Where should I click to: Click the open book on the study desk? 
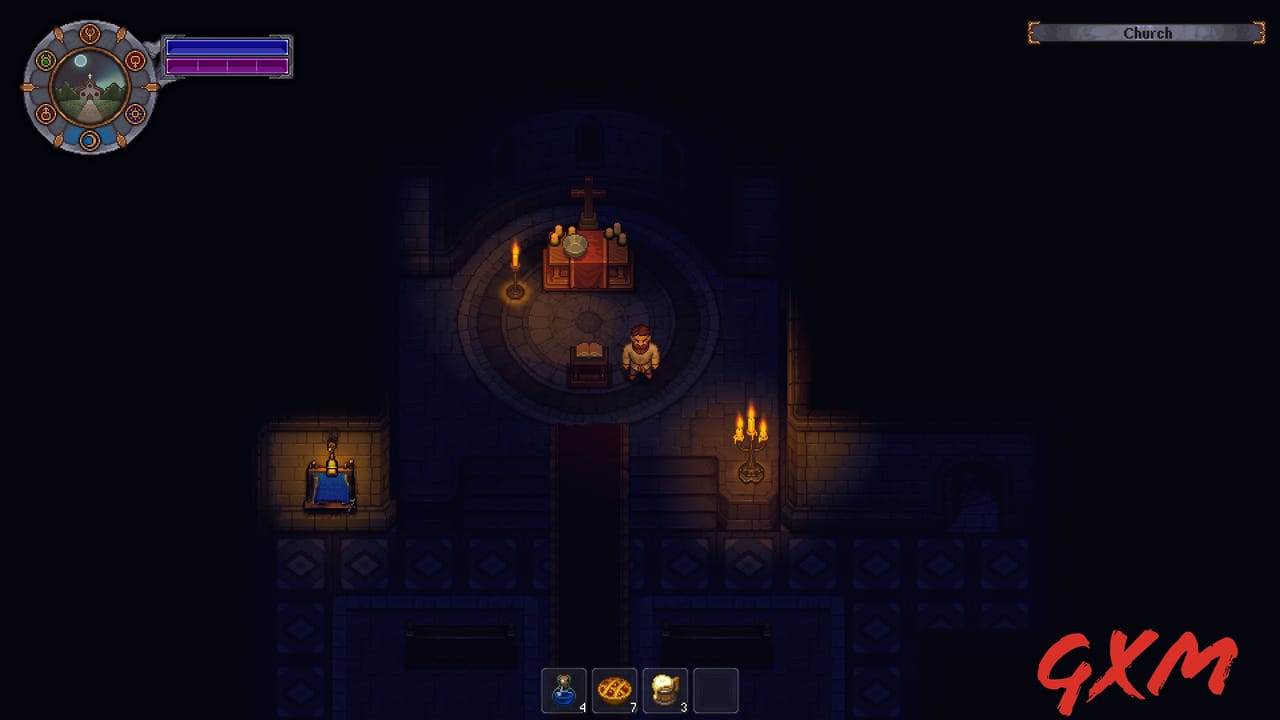pos(588,350)
